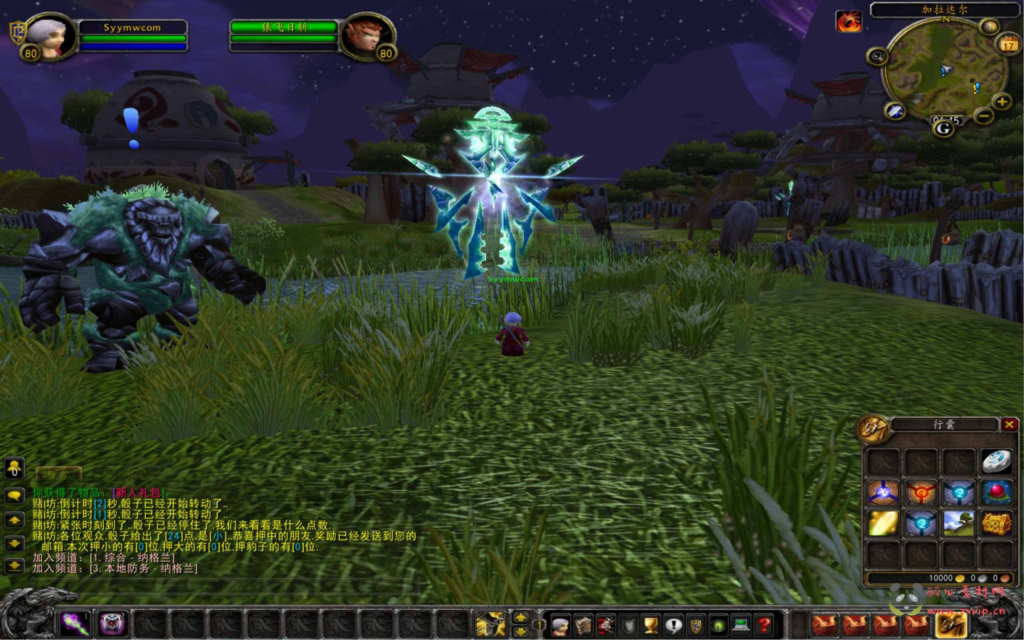Image resolution: width=1024 pixels, height=640 pixels.
Task: Click the red phoenix buff icon
Action: point(849,21)
